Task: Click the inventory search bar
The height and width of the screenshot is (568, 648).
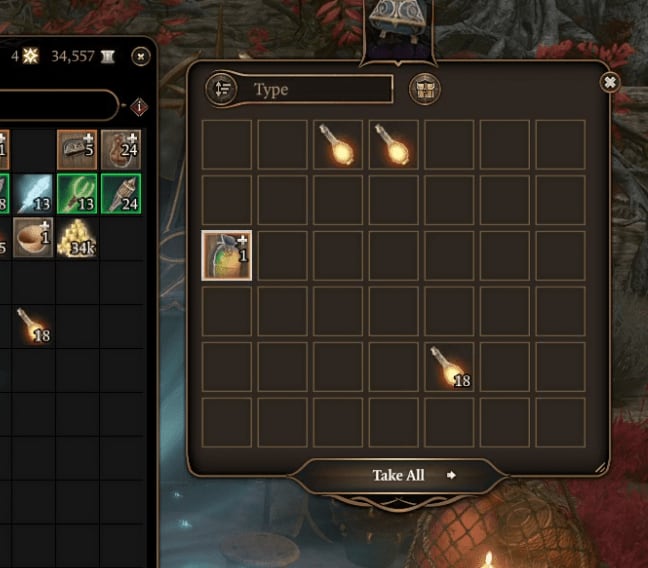Action: 58,106
